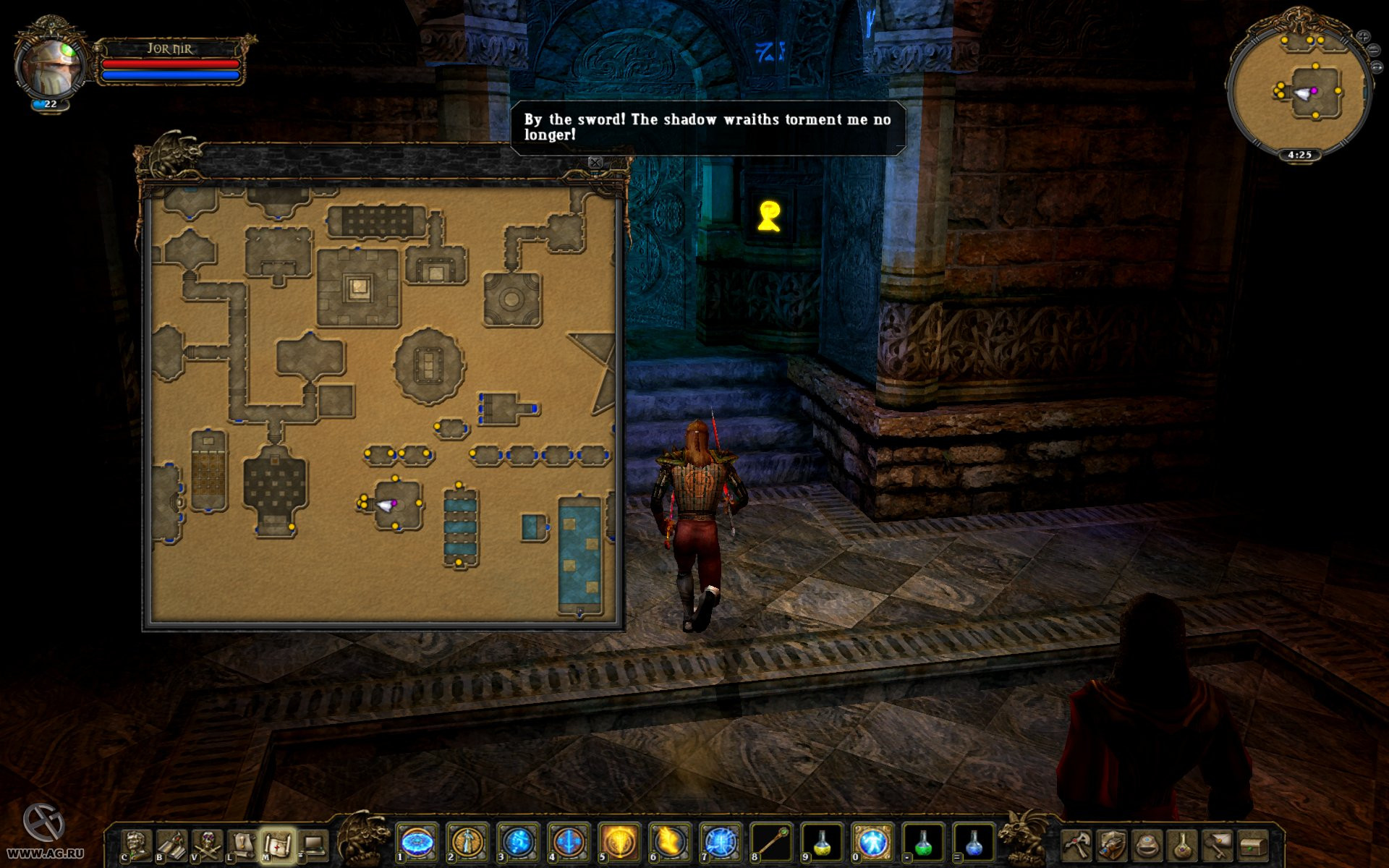
Task: Activate the blue portal spell in slot 1
Action: (417, 843)
